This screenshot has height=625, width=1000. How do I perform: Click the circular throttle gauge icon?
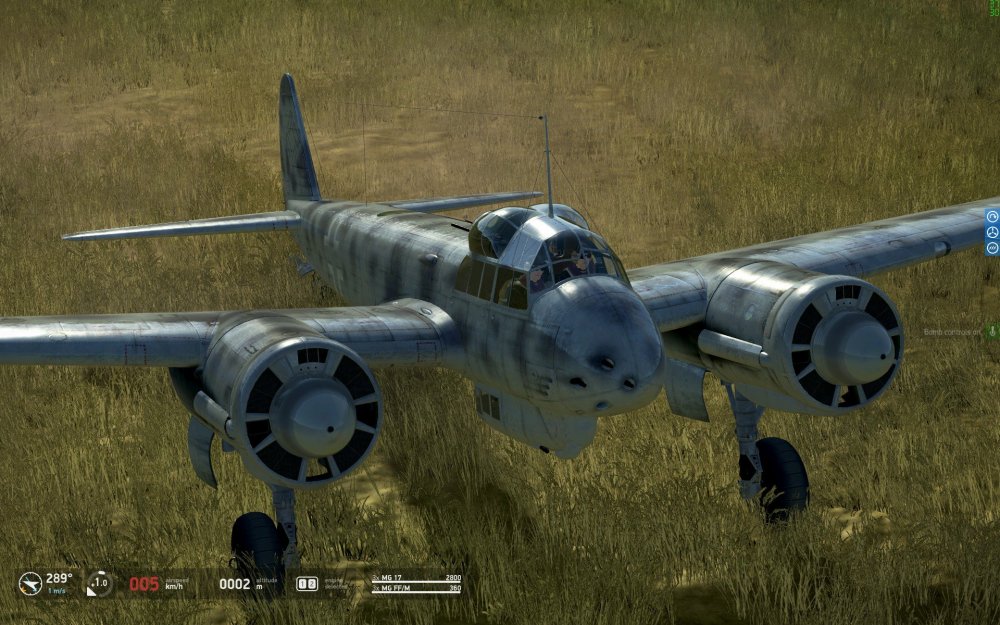tap(99, 583)
